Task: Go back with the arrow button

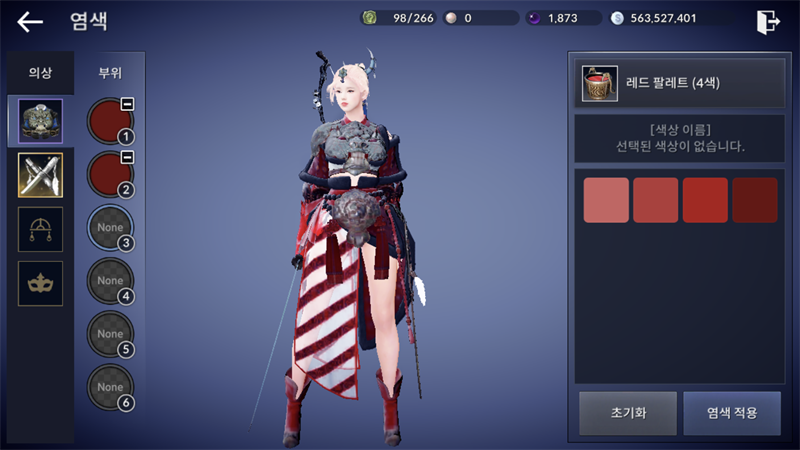Action: click(x=30, y=21)
